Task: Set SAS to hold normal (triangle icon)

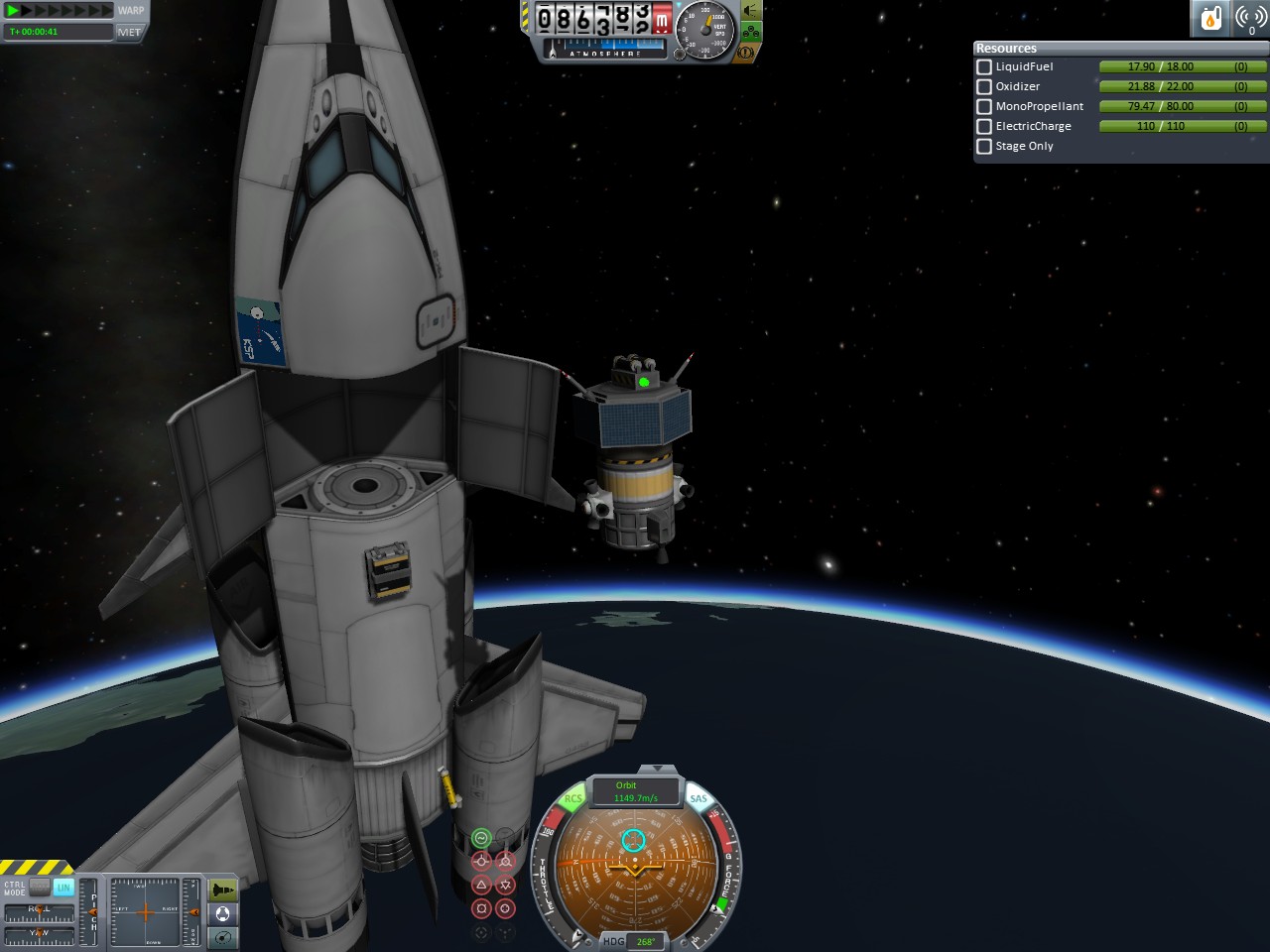Action: tap(481, 884)
